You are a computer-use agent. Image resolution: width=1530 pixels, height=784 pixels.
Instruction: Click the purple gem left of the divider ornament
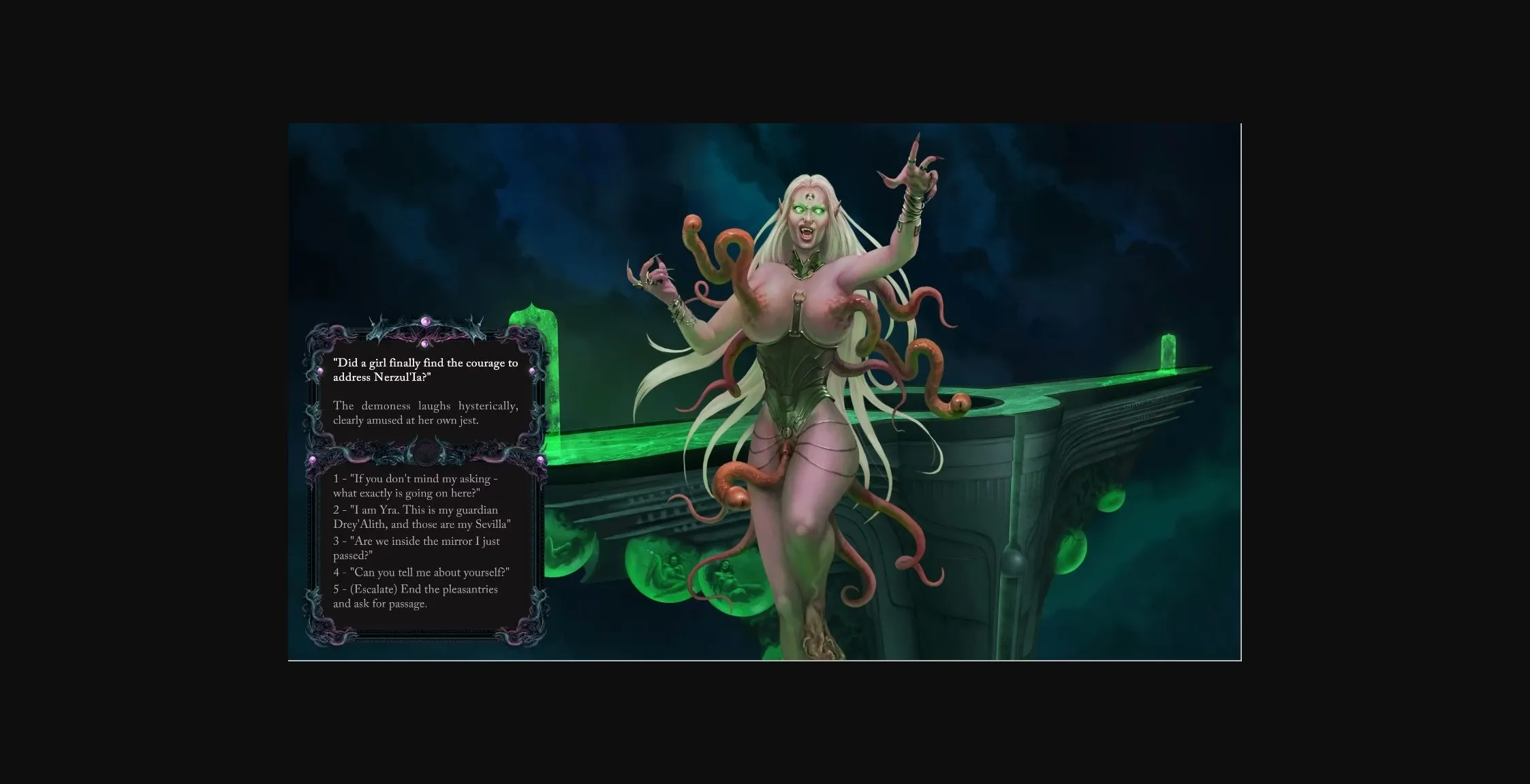[x=313, y=458]
